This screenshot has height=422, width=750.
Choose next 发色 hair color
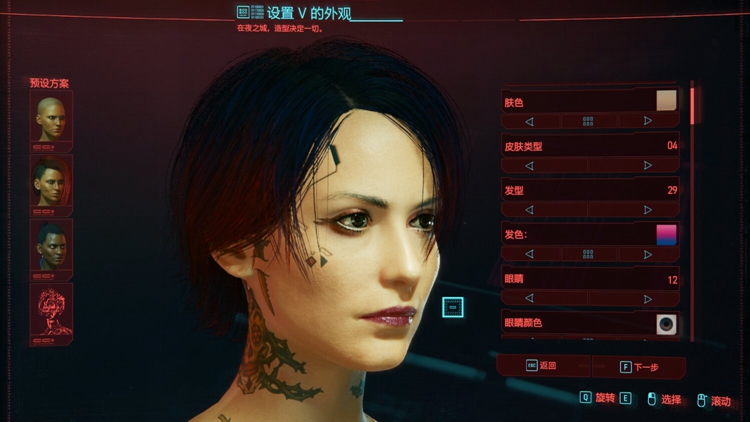coord(648,254)
